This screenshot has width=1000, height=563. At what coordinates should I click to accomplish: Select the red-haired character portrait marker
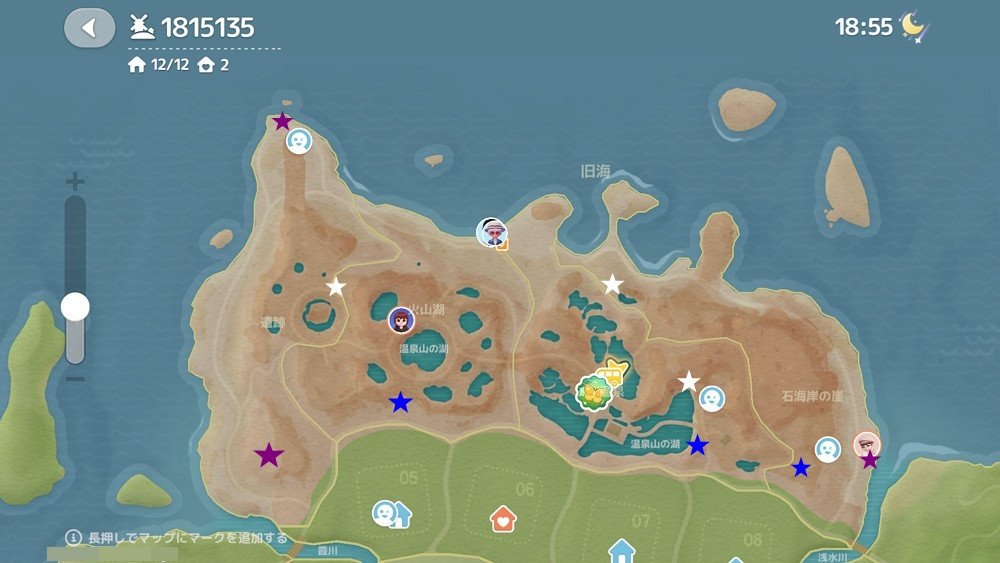point(401,320)
